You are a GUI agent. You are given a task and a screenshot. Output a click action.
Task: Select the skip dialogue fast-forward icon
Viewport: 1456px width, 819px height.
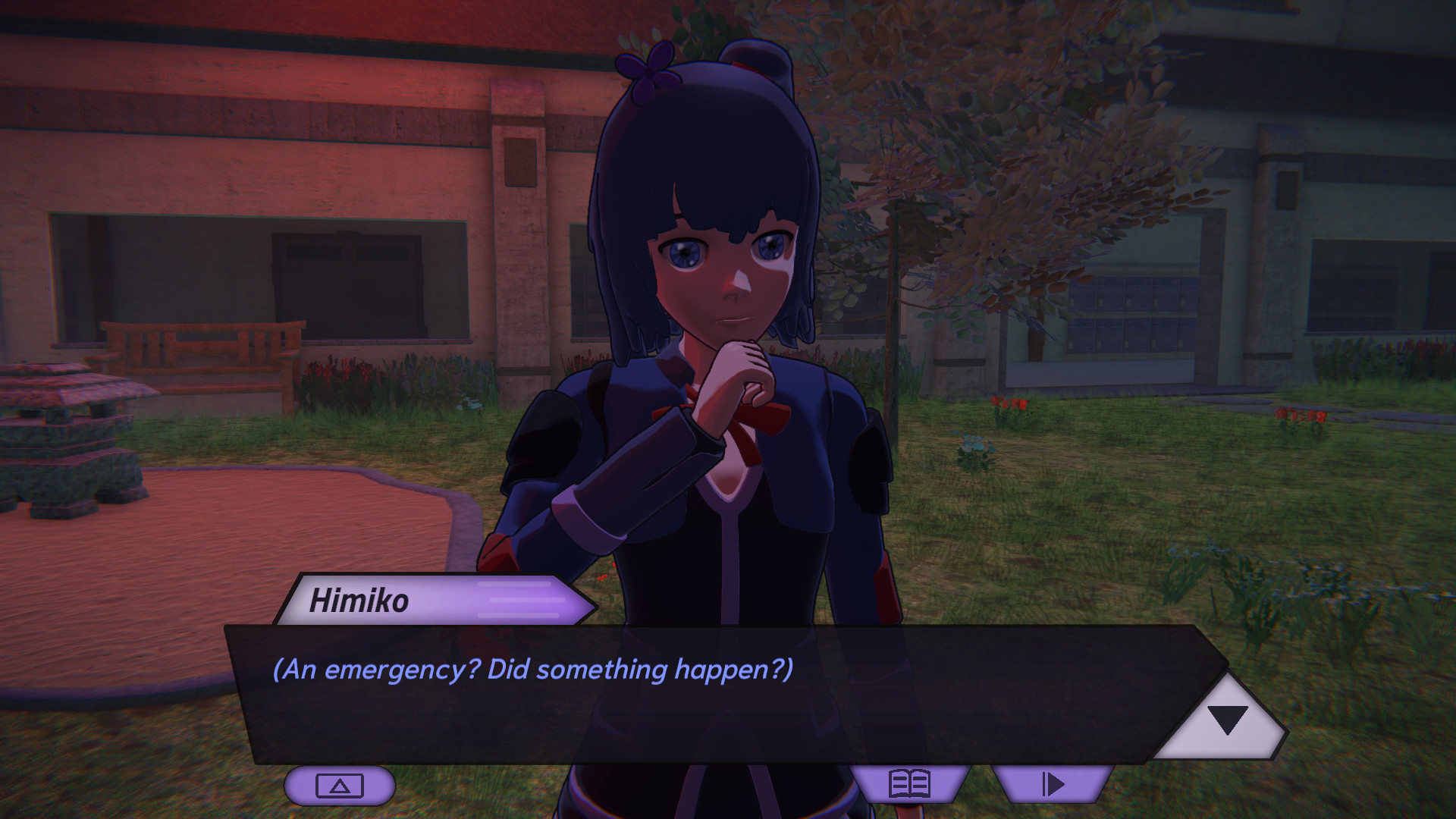pyautogui.click(x=1054, y=785)
